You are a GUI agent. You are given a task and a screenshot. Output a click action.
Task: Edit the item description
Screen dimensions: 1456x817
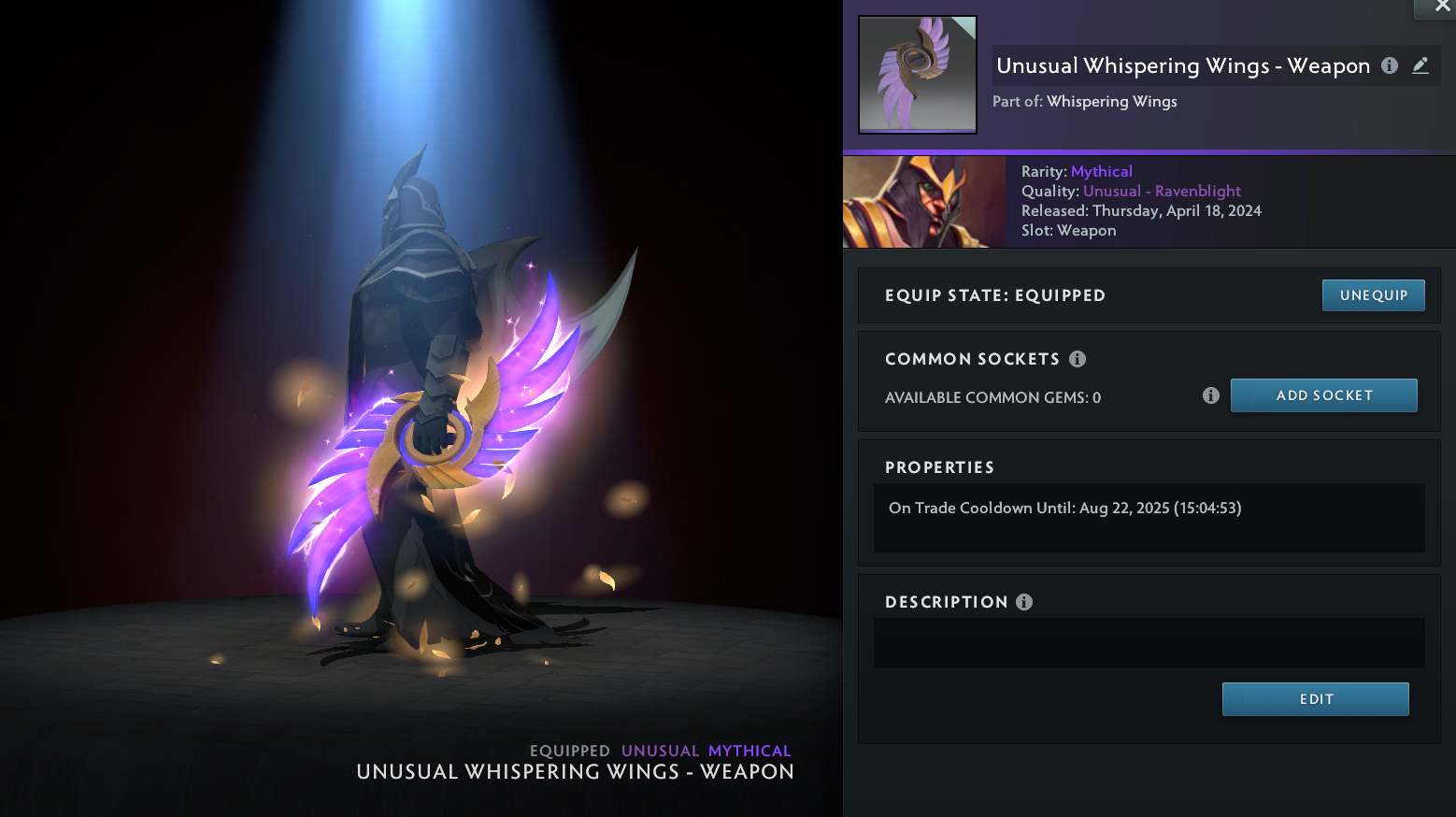tap(1315, 699)
